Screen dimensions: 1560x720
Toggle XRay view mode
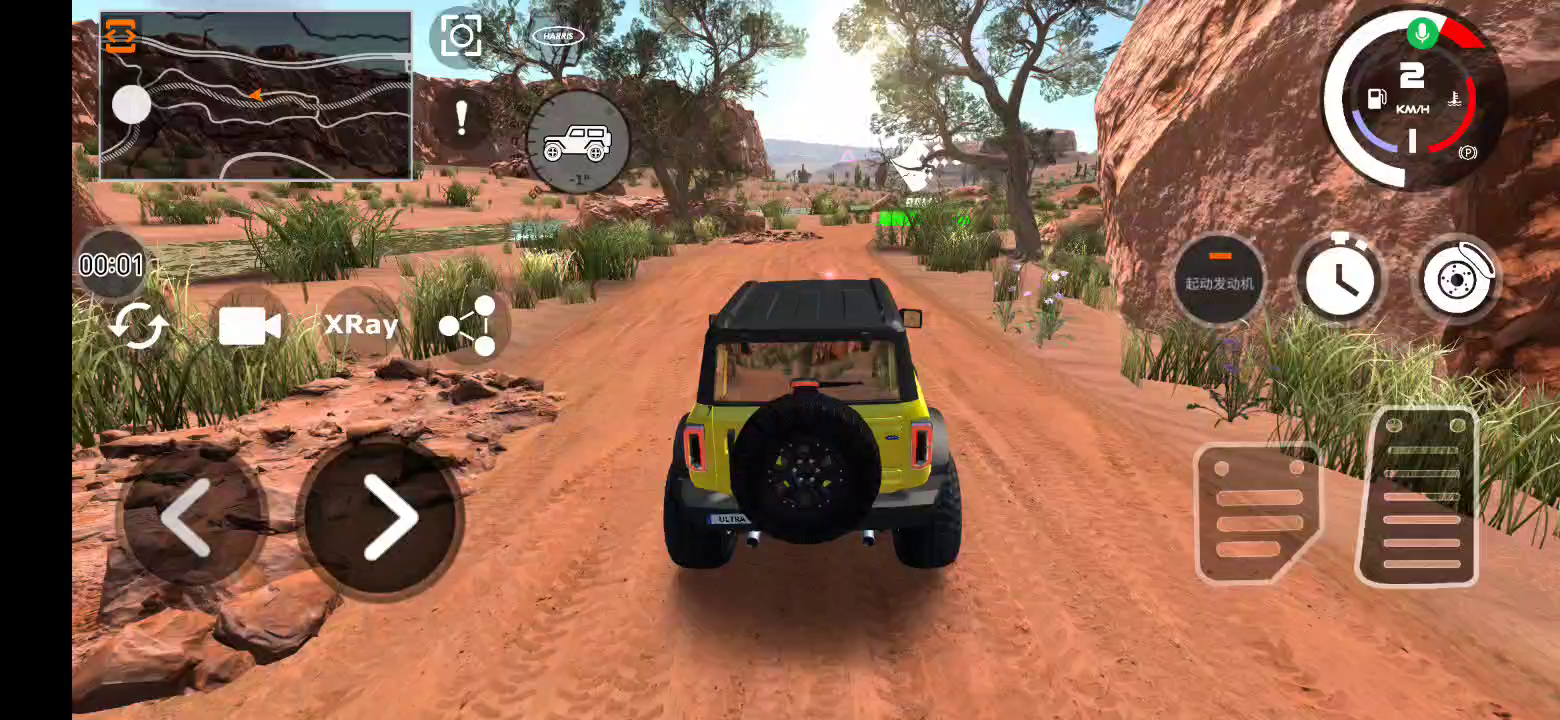coord(361,324)
